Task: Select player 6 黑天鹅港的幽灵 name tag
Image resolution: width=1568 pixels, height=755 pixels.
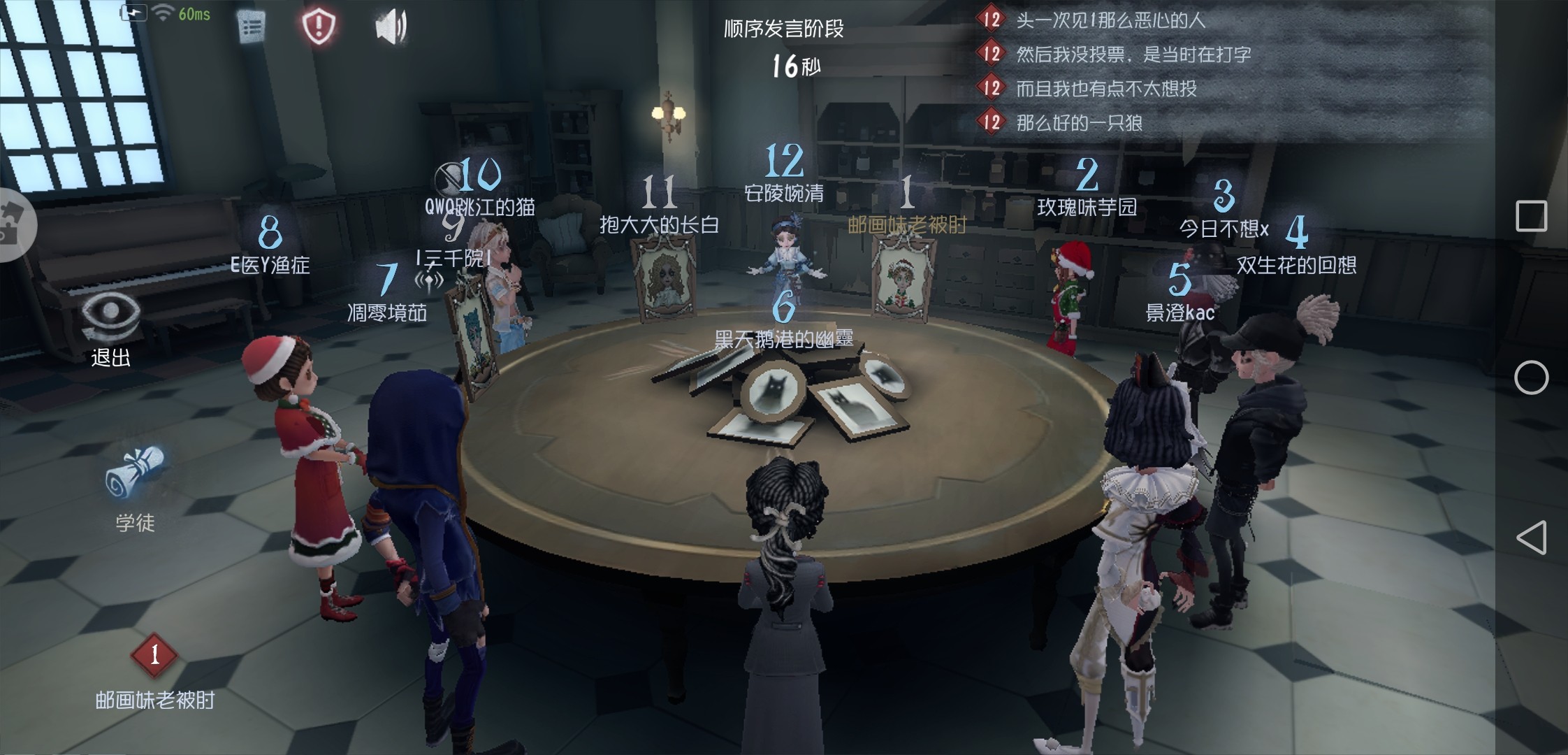Action: tap(784, 339)
